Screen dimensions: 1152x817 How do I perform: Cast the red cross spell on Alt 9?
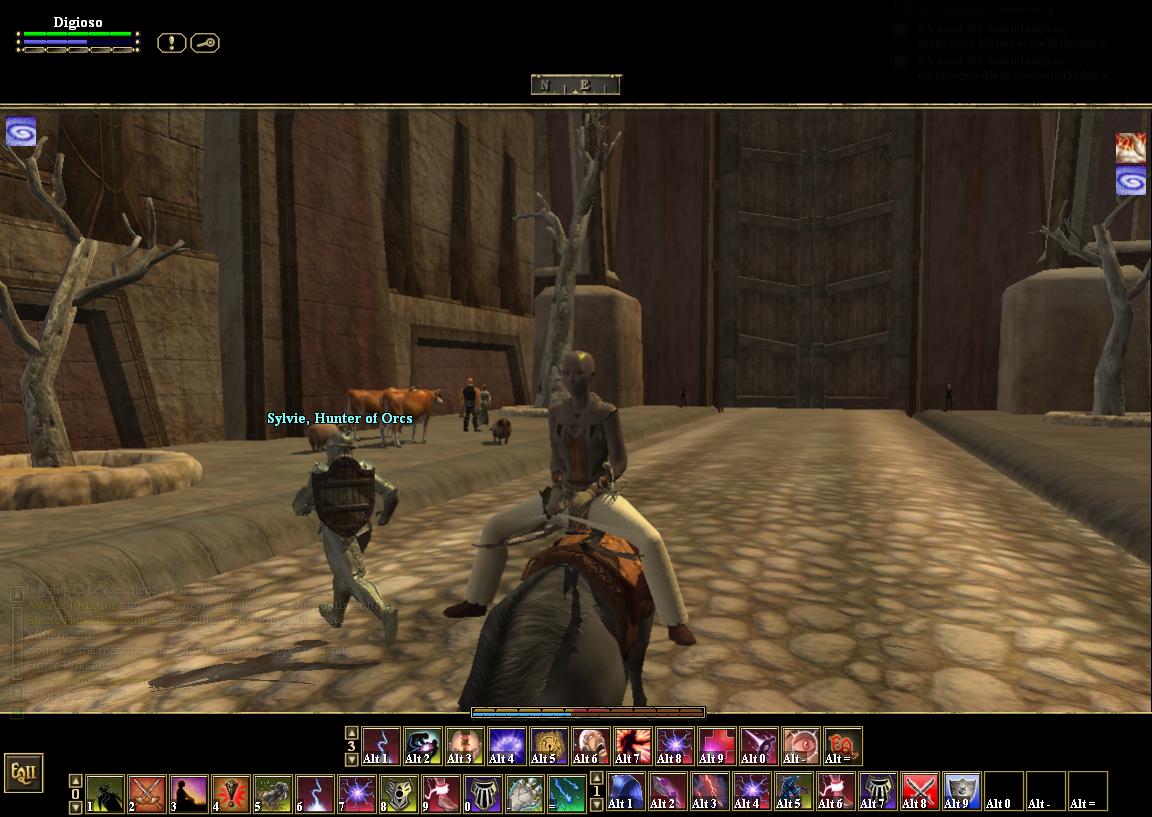[717, 746]
